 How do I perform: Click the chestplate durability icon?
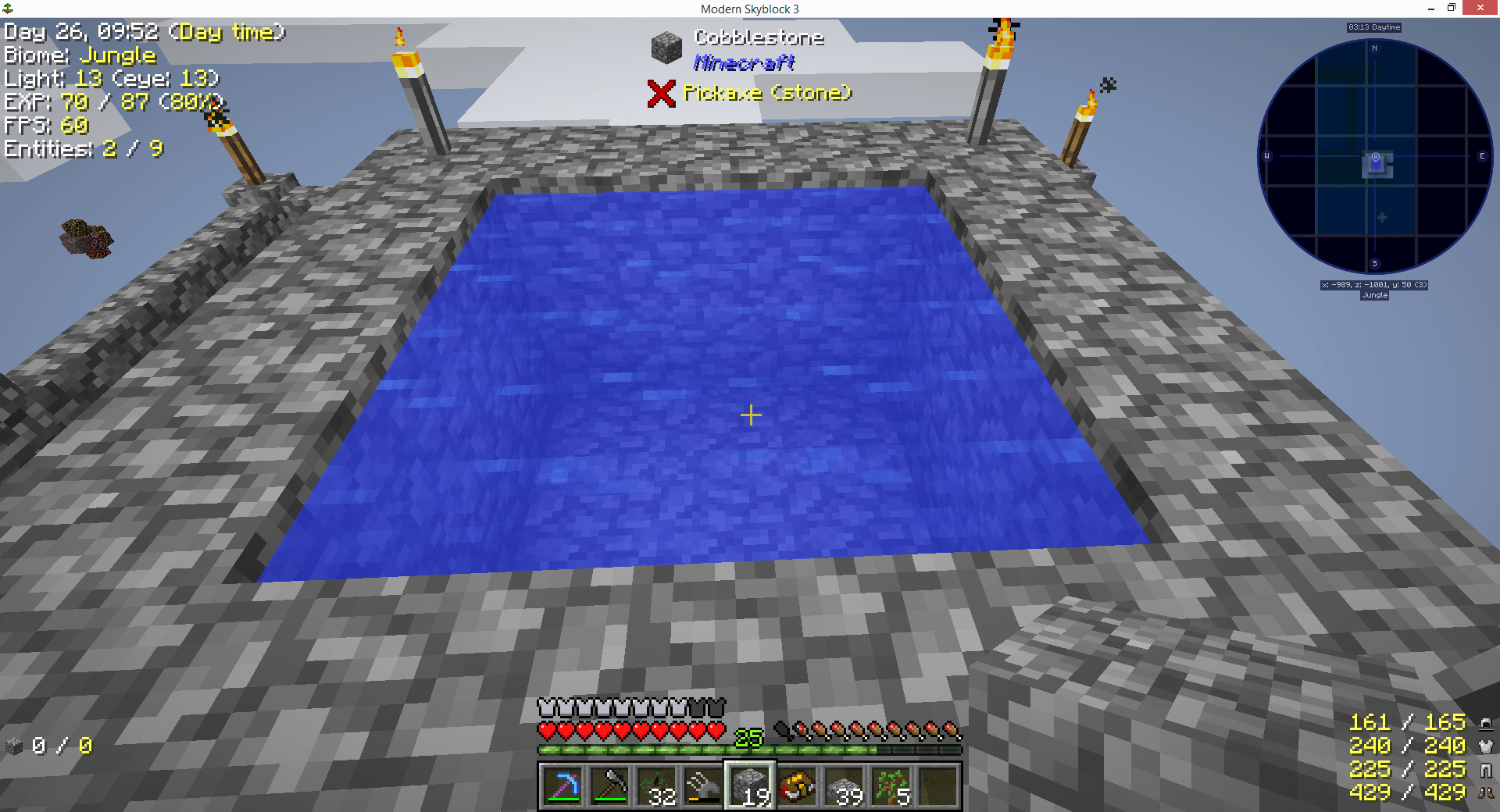(x=1485, y=746)
